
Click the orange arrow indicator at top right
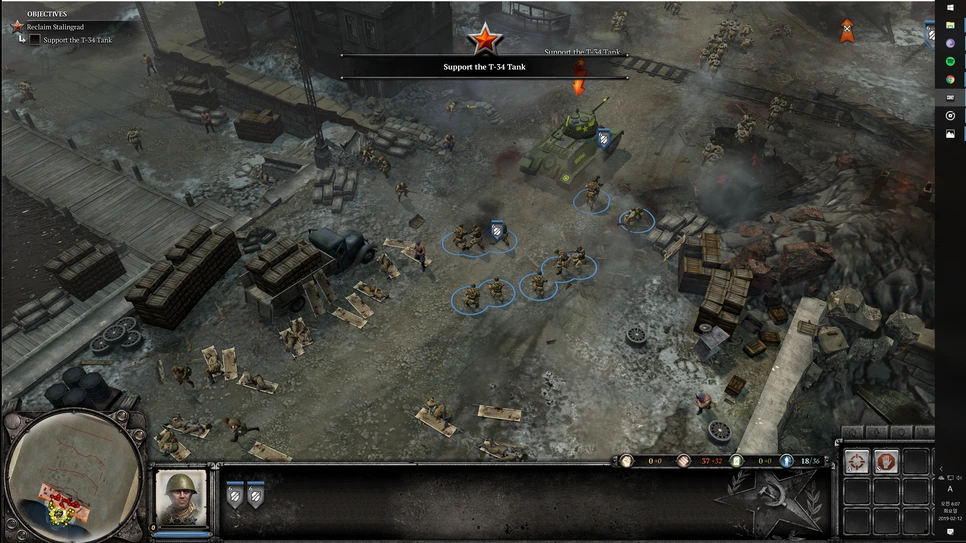pos(846,33)
